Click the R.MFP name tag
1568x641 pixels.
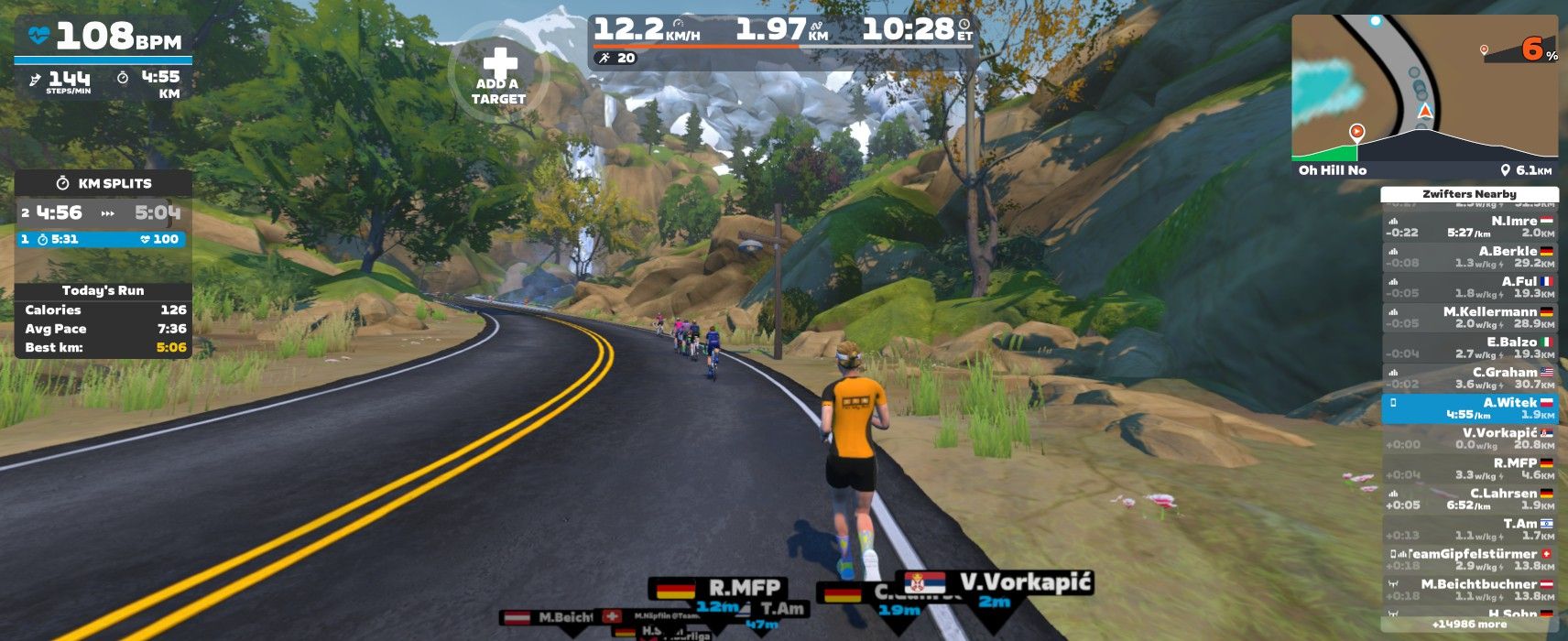[744, 587]
